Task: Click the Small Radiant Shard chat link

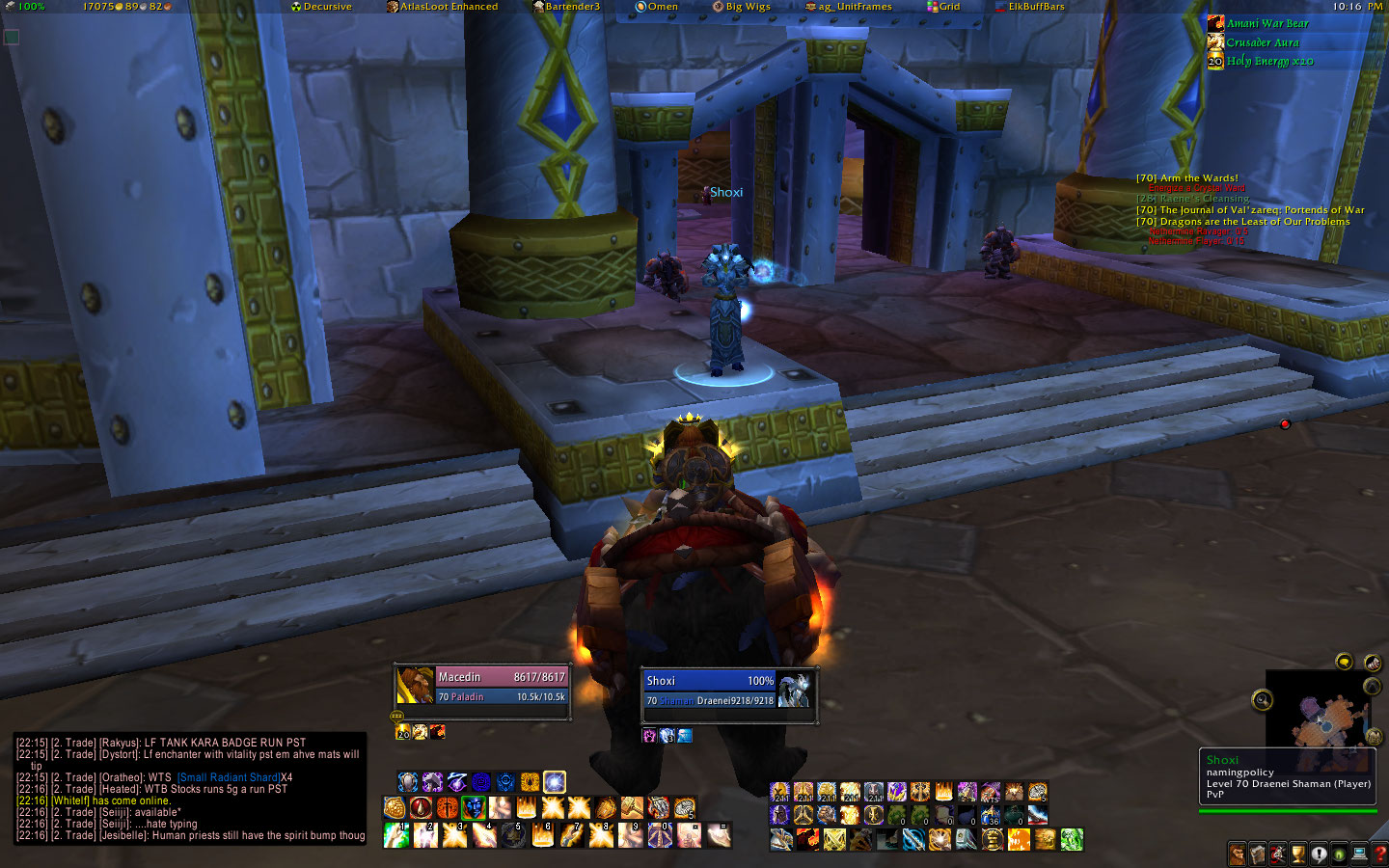Action: [228, 777]
